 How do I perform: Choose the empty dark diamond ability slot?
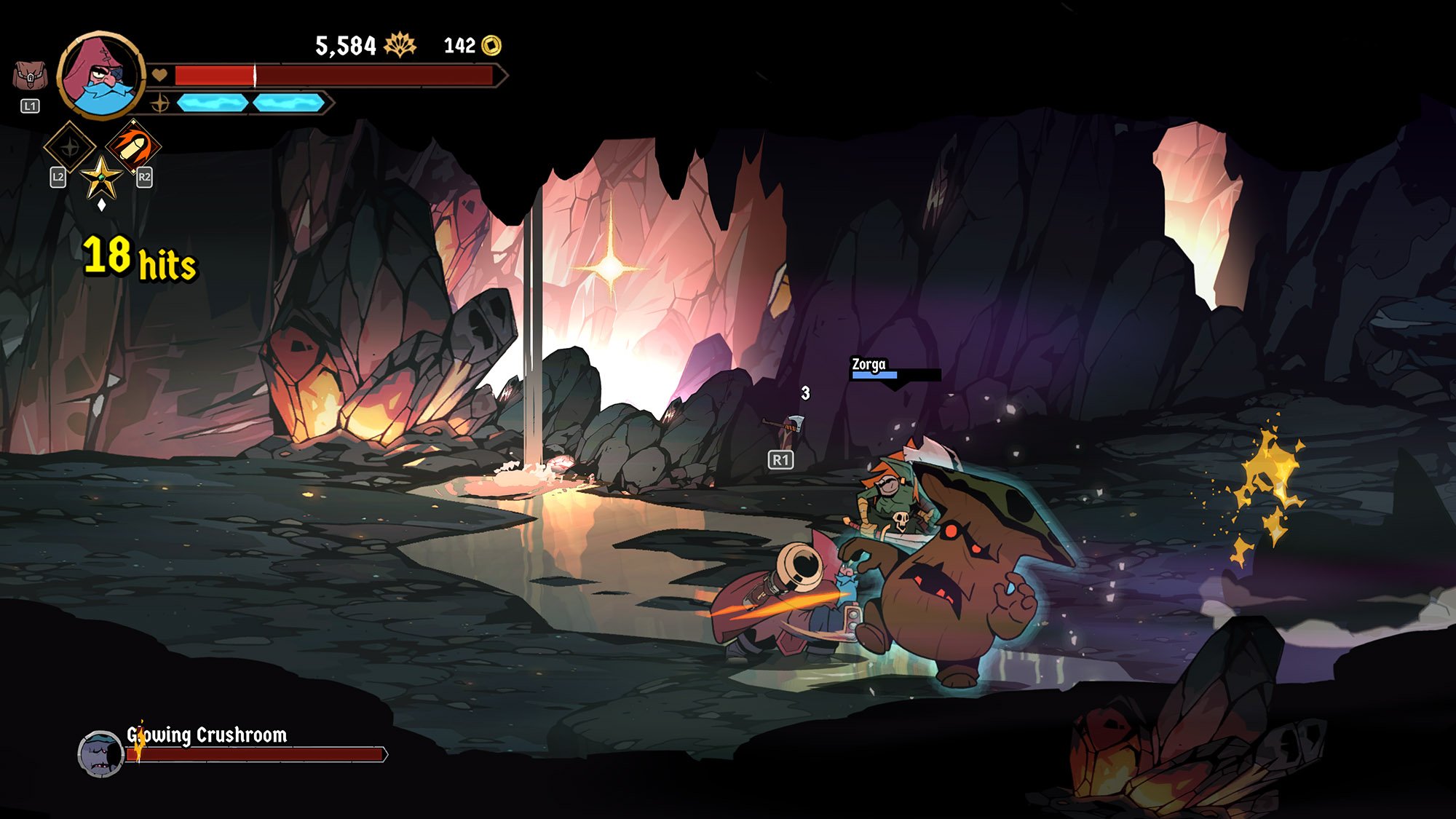(x=70, y=147)
